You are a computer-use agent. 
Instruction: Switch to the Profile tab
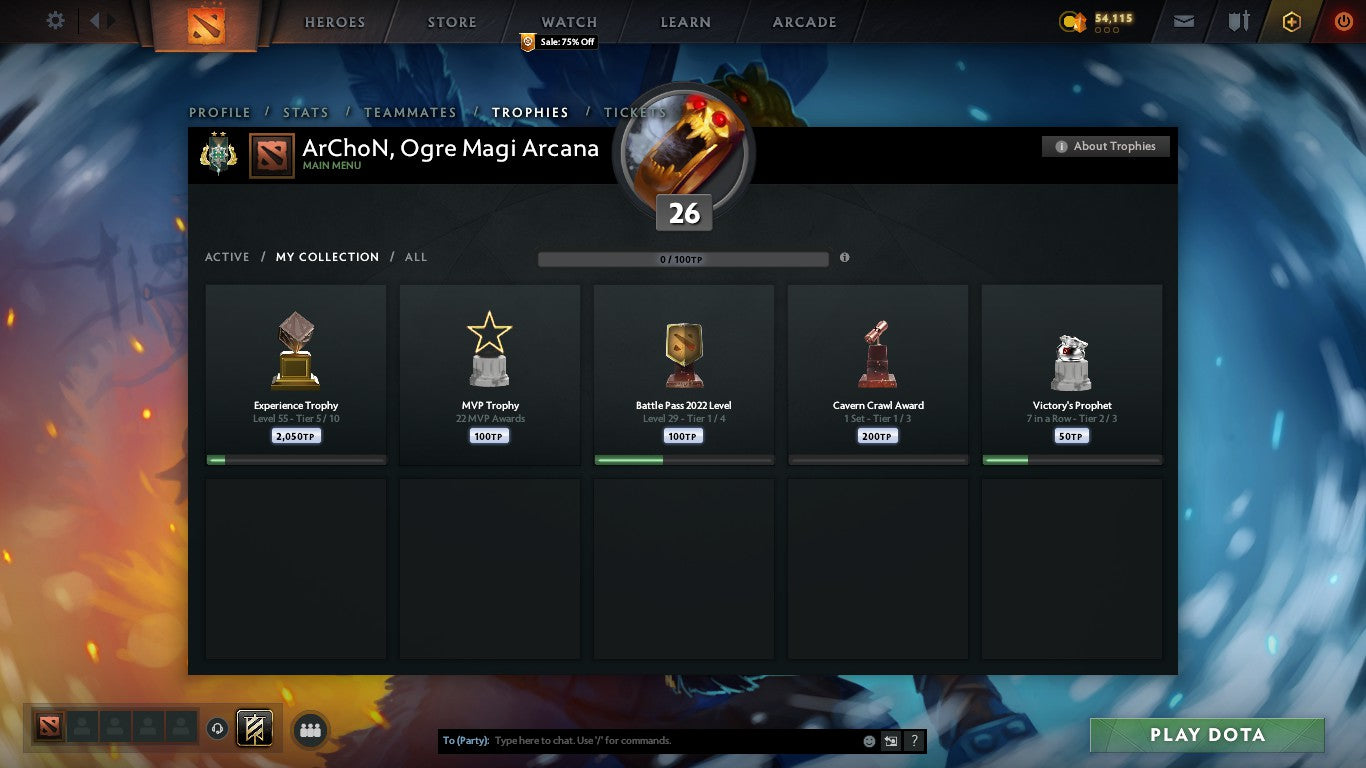(x=220, y=112)
